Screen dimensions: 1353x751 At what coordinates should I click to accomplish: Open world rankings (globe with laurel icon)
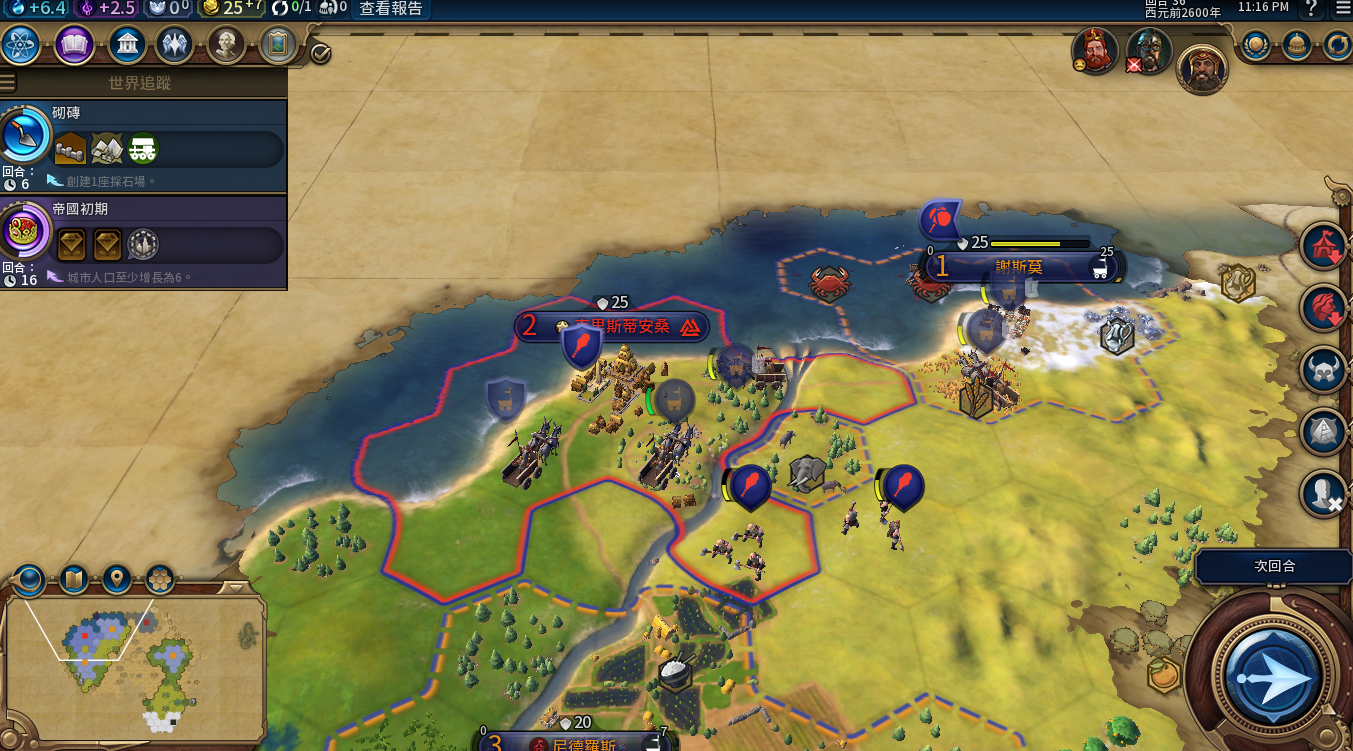click(1256, 45)
